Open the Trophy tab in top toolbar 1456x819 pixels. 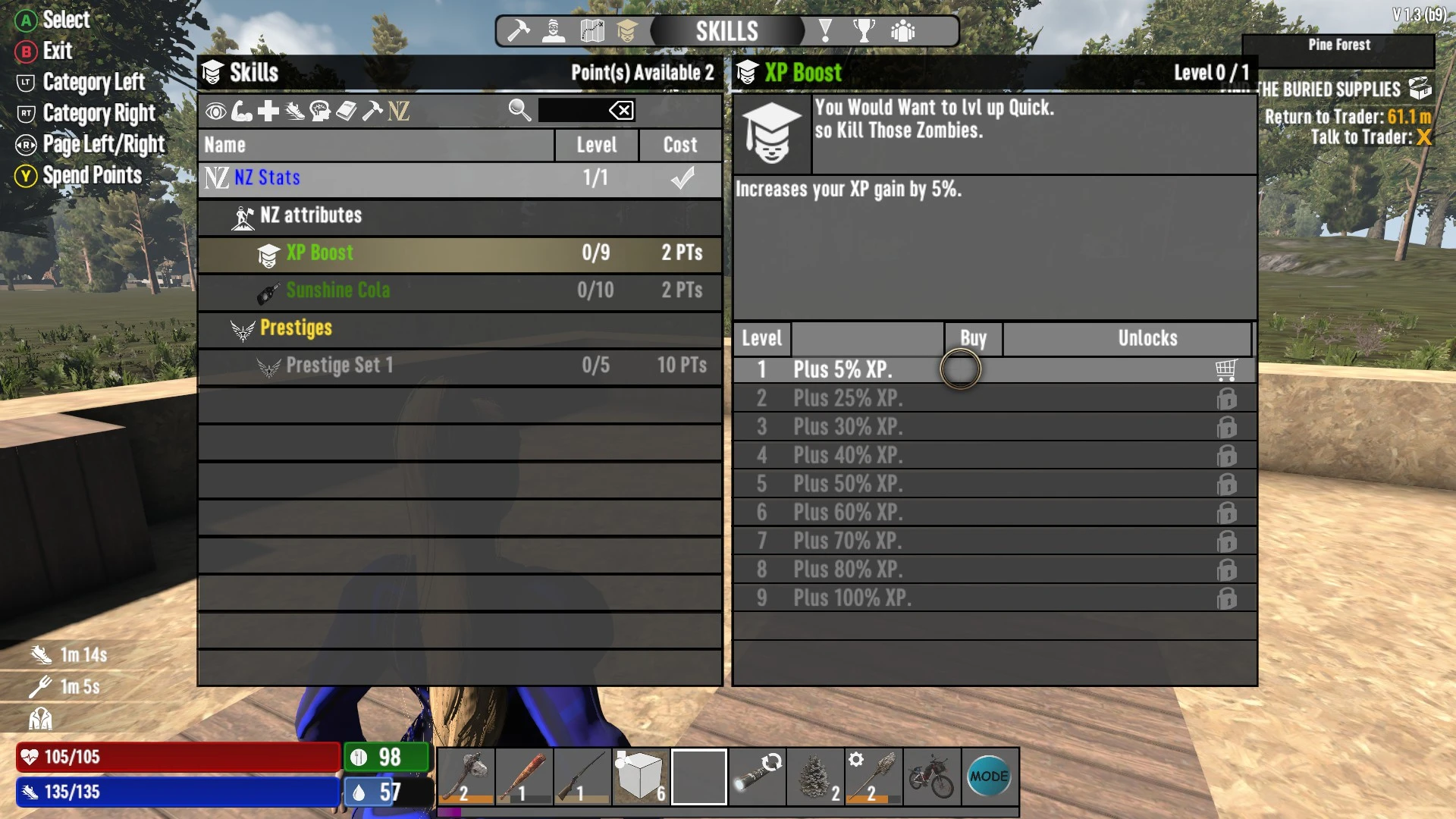[864, 32]
